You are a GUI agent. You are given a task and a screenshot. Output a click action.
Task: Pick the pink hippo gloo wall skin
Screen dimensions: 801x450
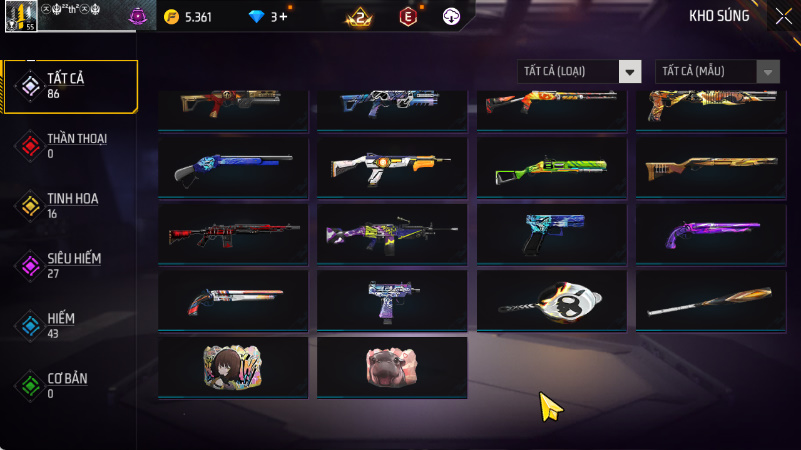tap(392, 367)
